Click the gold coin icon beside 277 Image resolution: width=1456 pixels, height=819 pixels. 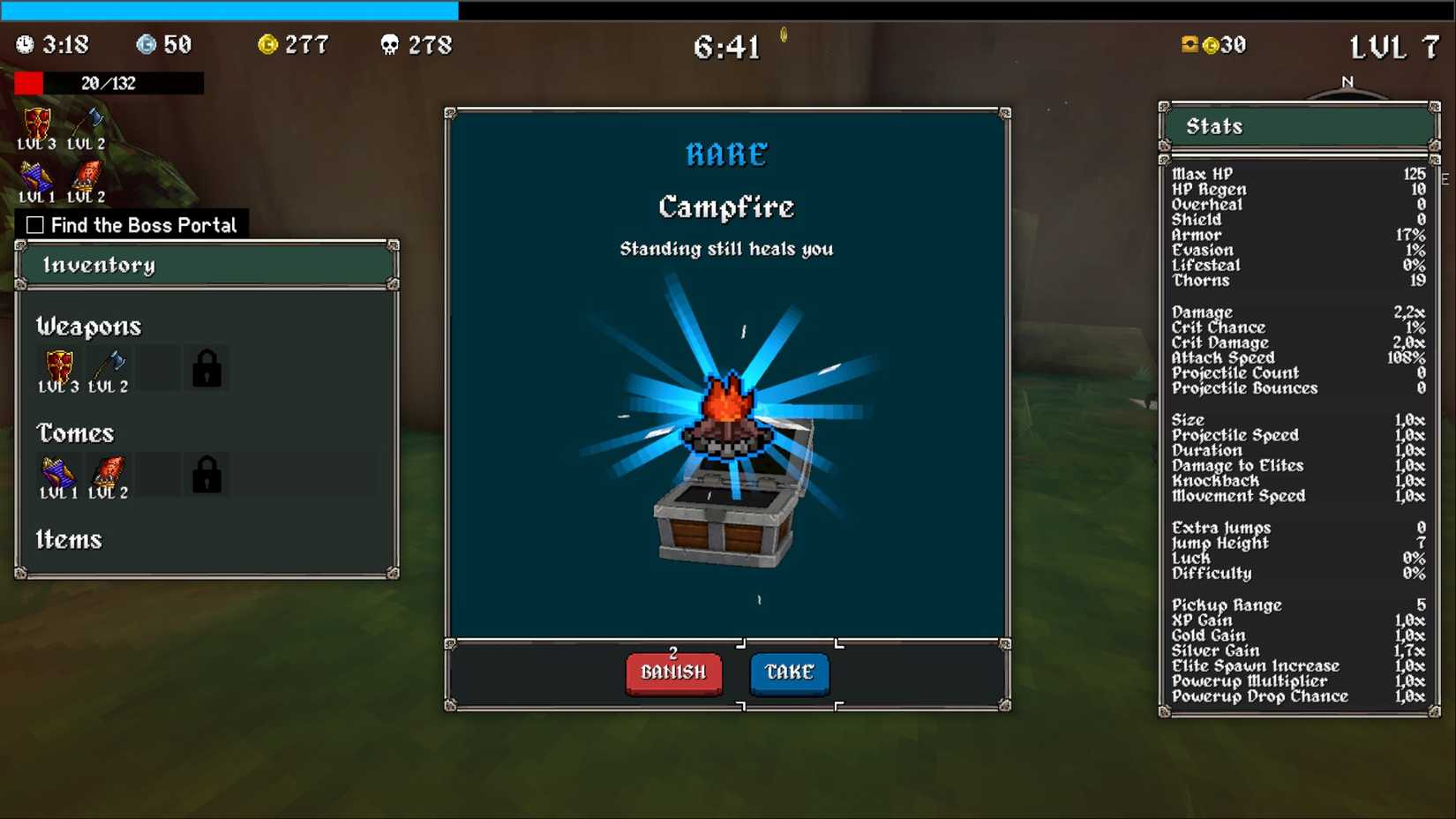266,44
